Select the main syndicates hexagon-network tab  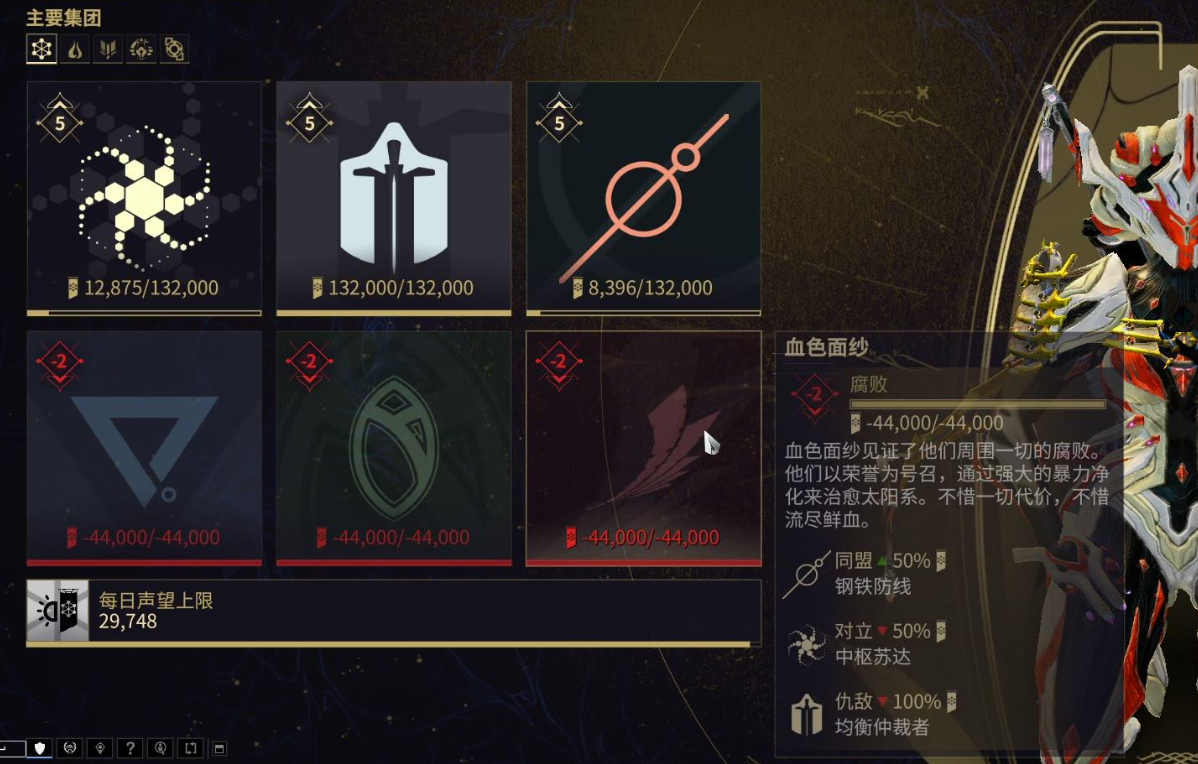[41, 48]
